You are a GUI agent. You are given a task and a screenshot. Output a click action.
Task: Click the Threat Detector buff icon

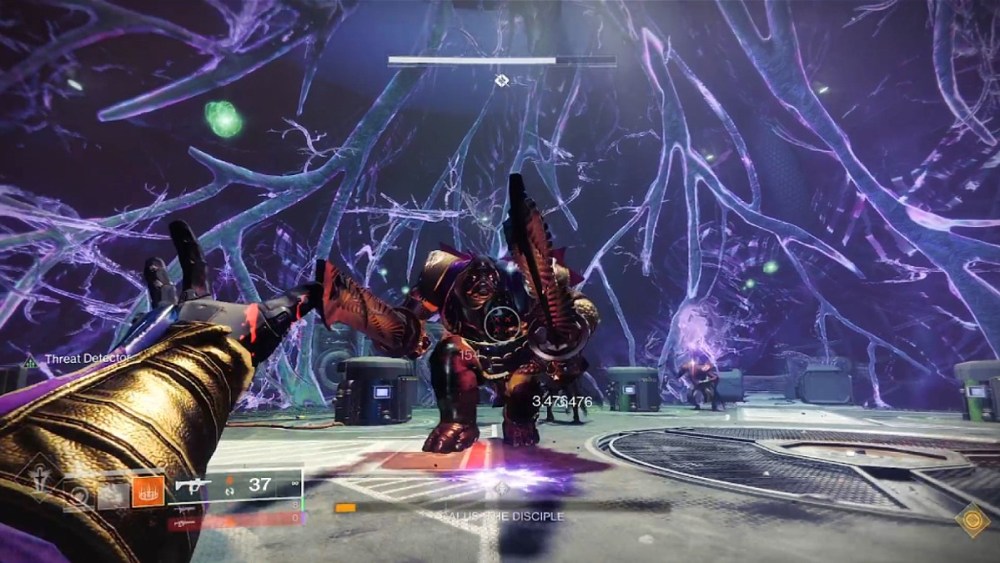[x=30, y=361]
